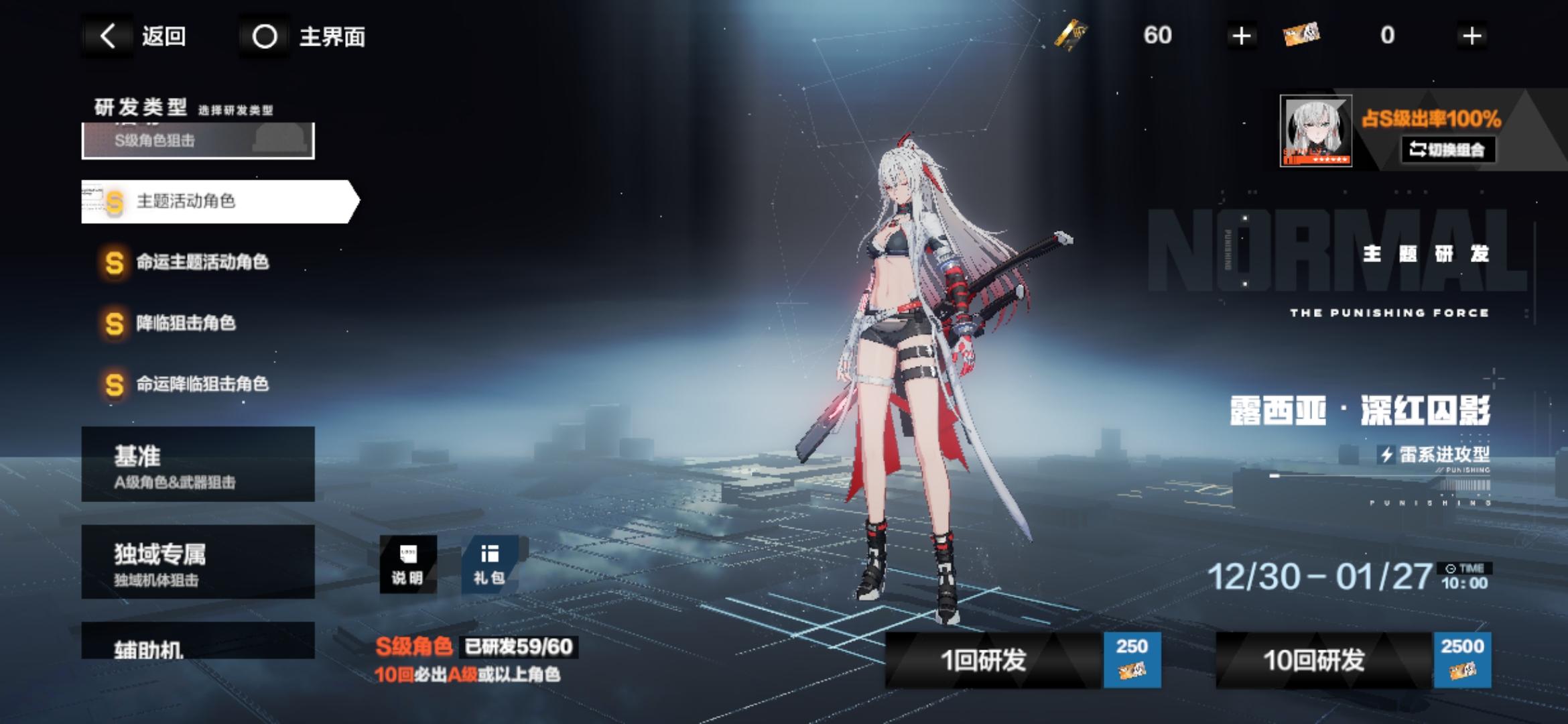Click the + next to the 60 currency
This screenshot has height=724, width=1568.
pos(1243,35)
